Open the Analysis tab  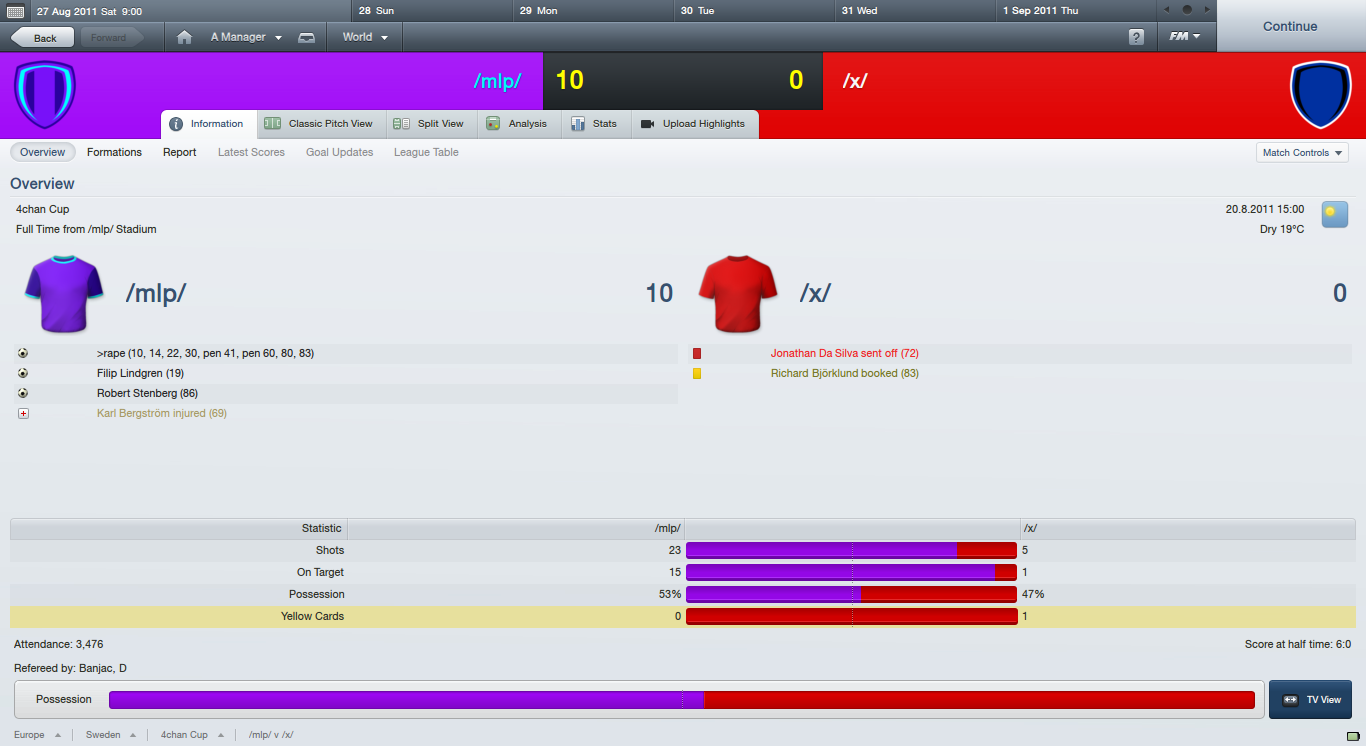click(516, 124)
